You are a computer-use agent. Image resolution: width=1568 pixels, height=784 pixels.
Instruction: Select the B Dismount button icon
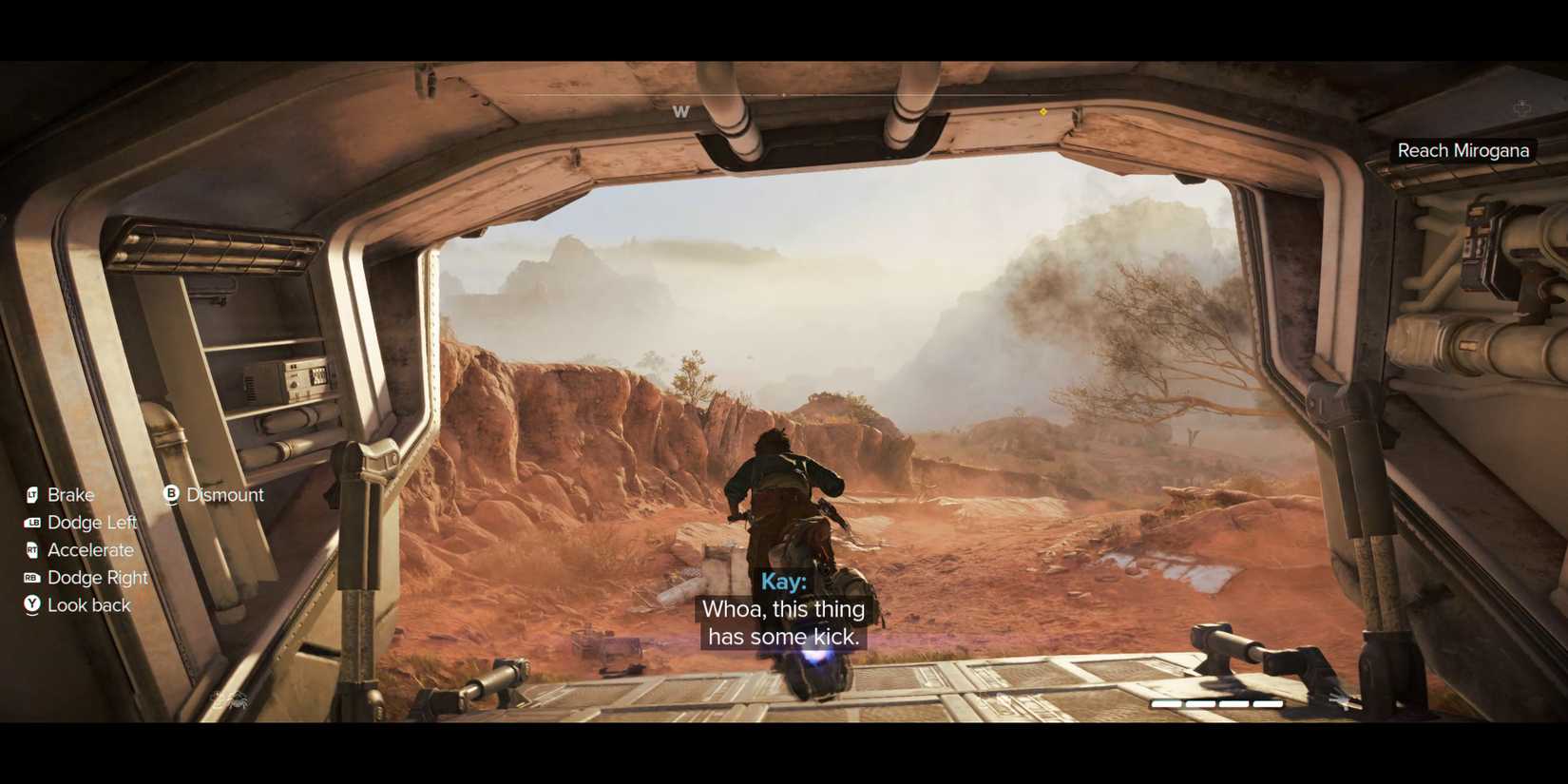pyautogui.click(x=171, y=494)
